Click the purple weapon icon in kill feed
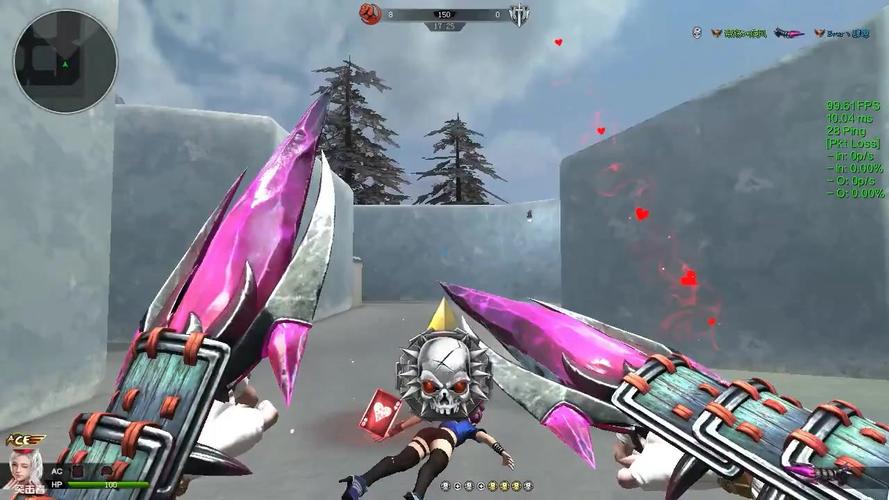The height and width of the screenshot is (500, 889). [788, 33]
